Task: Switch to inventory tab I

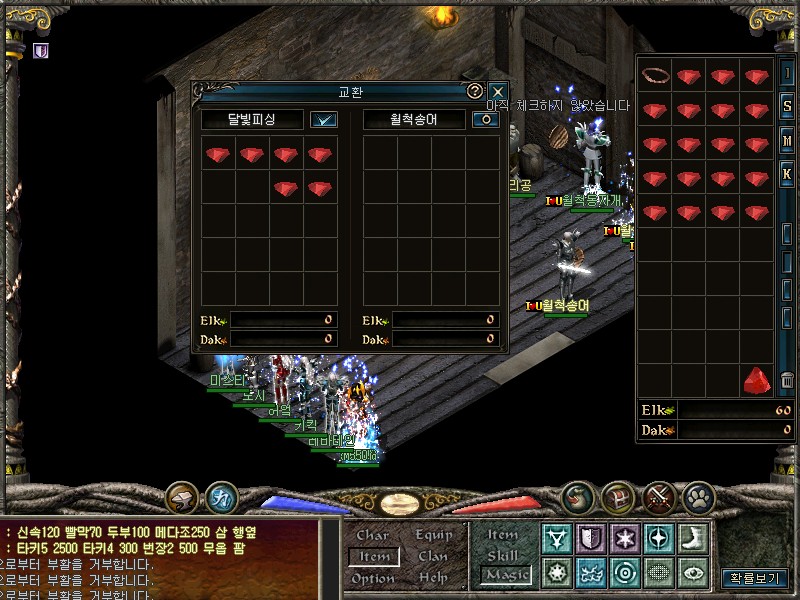Action: [x=788, y=74]
